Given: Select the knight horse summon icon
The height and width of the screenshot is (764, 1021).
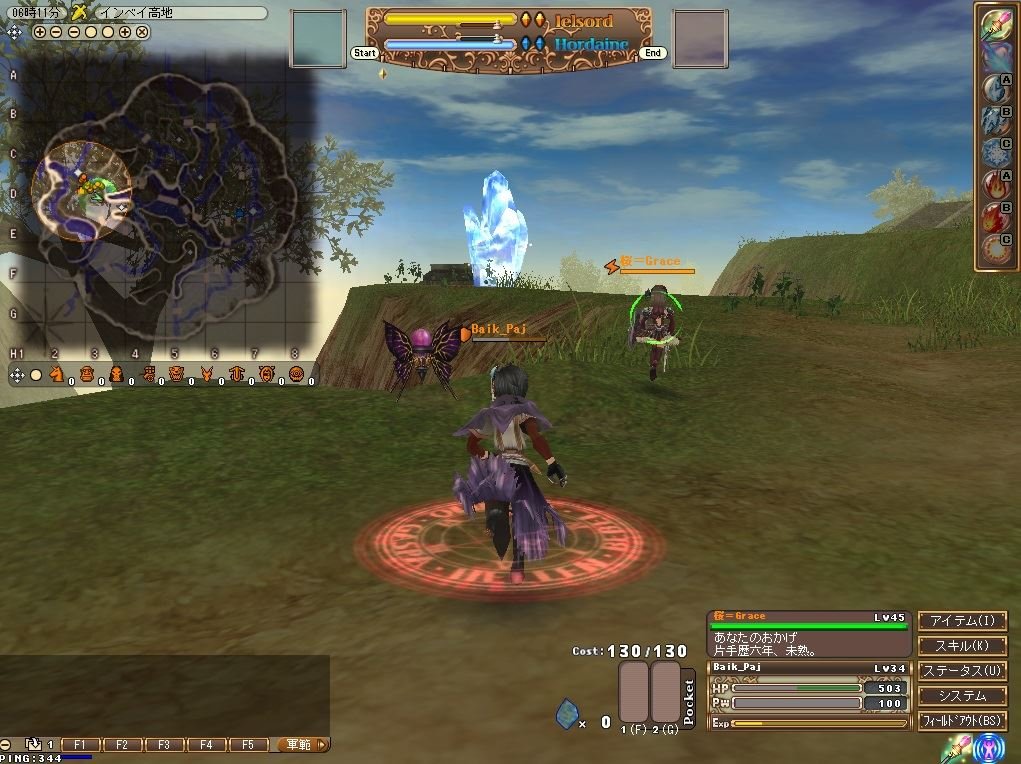Looking at the screenshot, I should pyautogui.click(x=57, y=374).
